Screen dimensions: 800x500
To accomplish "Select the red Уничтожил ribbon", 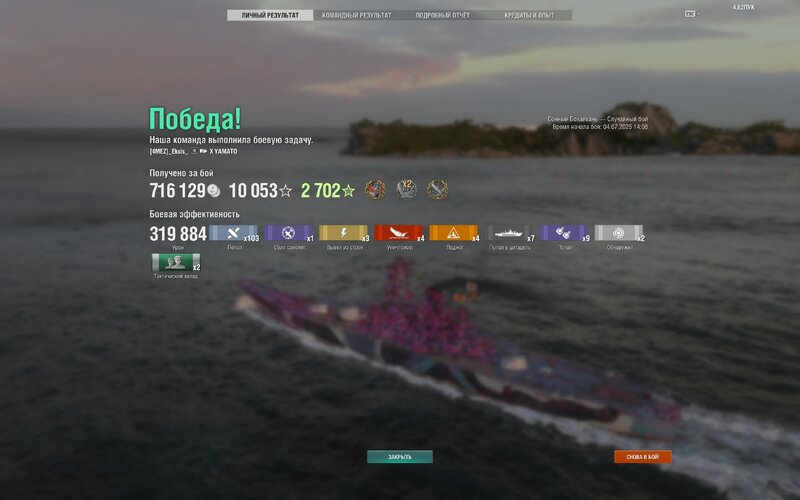I will click(399, 234).
